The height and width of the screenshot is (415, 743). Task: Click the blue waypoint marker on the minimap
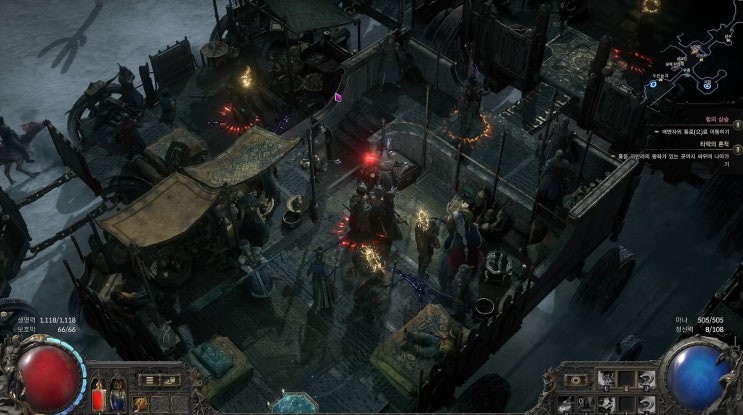click(653, 84)
